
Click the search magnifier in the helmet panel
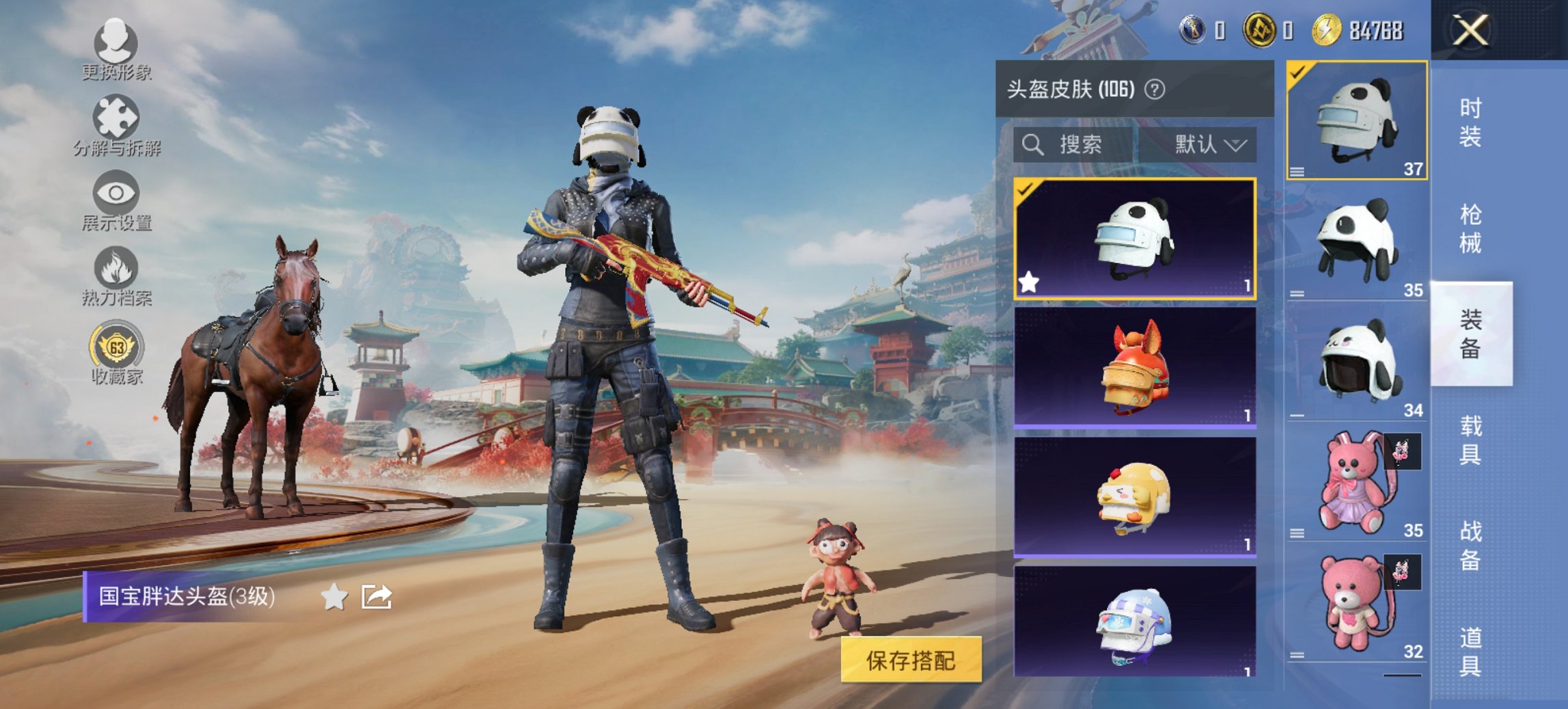point(1032,145)
